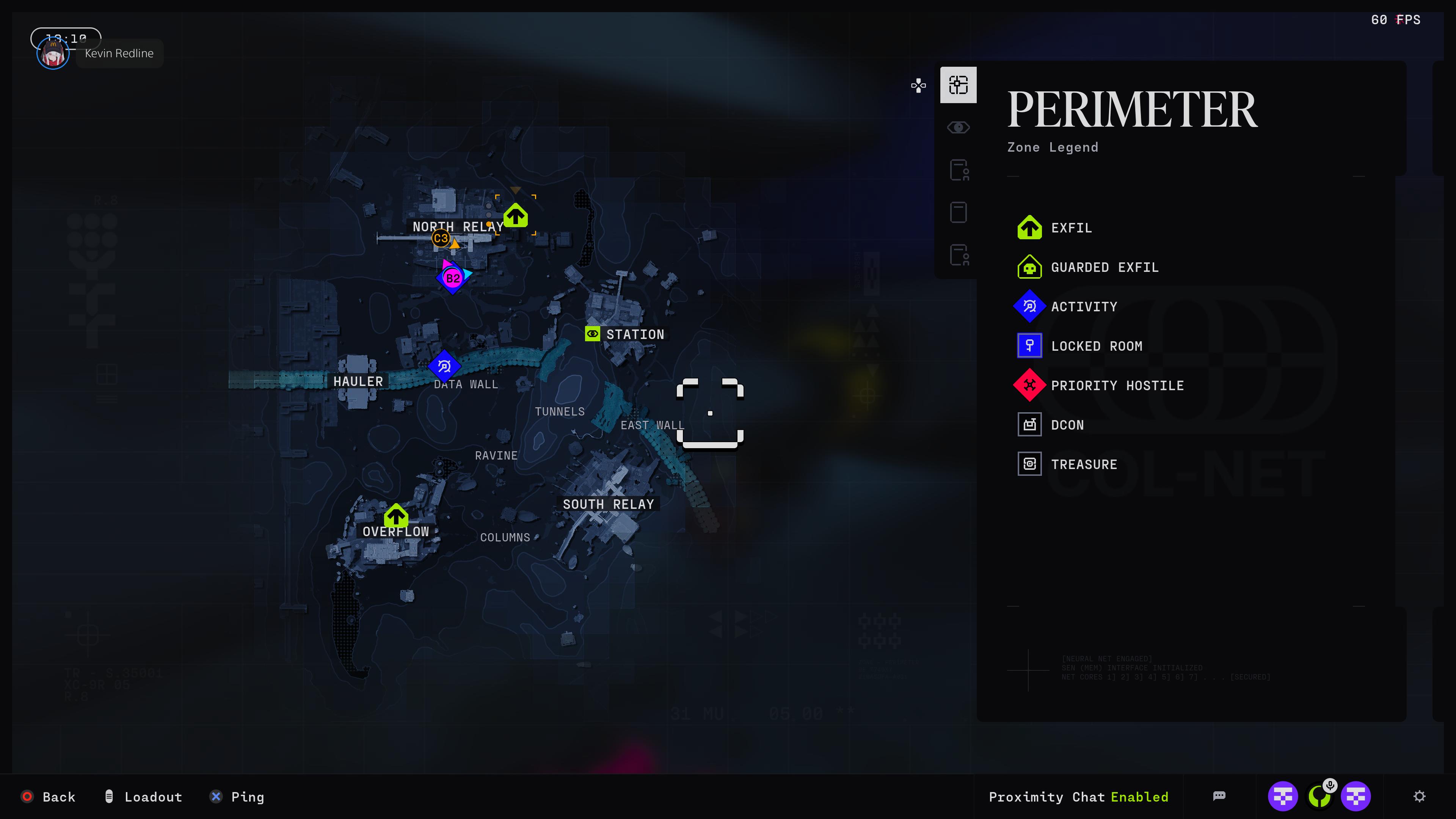The width and height of the screenshot is (1456, 819).
Task: Open the chat bubble icon
Action: coord(1219,796)
